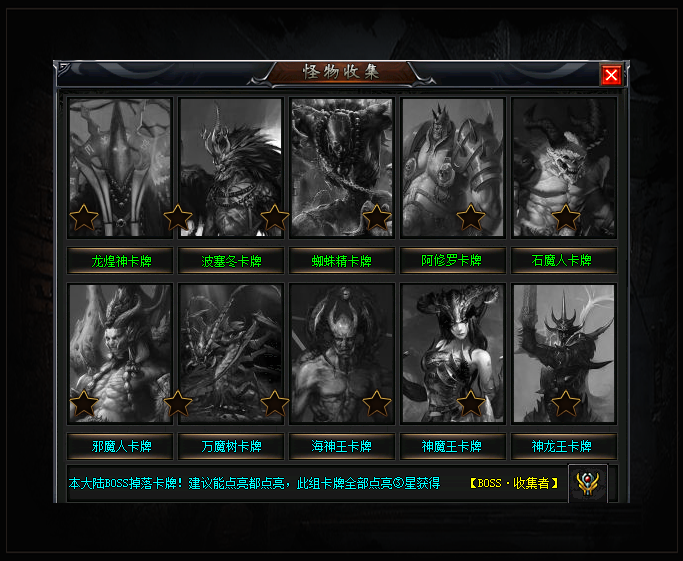Click the 蜘蛛精卡牌 label button
This screenshot has height=561, width=683.
coord(342,261)
